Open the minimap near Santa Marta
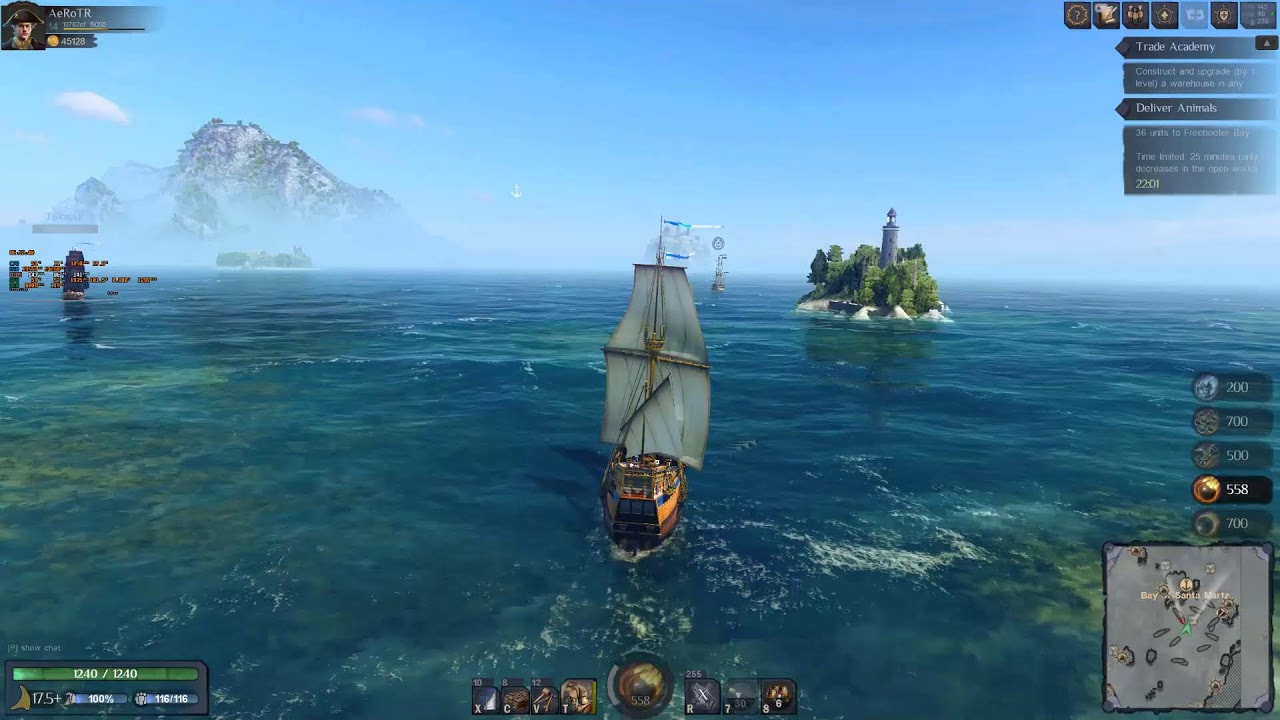Viewport: 1280px width, 720px height. coord(1187,626)
